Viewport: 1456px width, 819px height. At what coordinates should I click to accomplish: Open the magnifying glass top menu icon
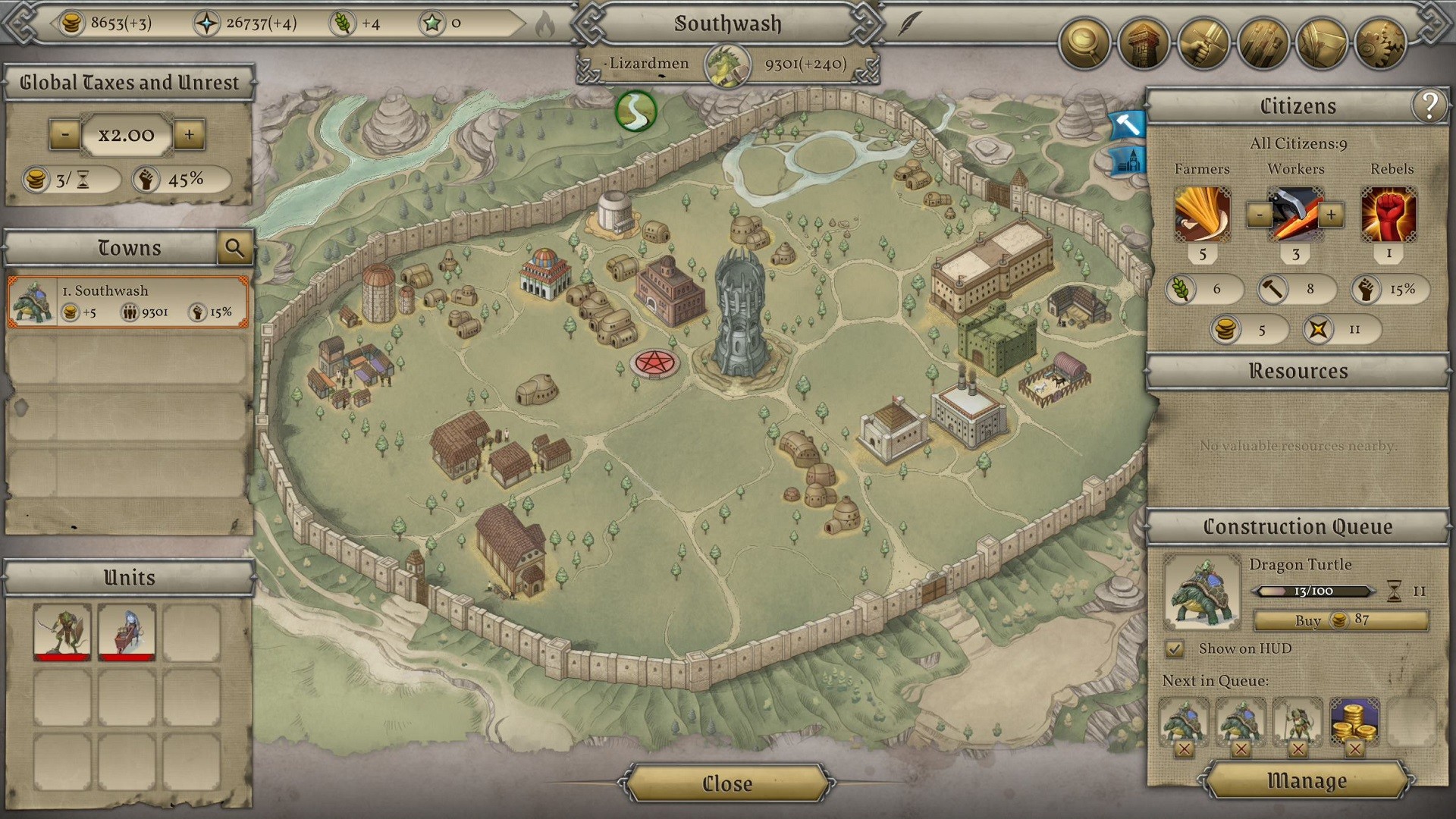point(1084,44)
